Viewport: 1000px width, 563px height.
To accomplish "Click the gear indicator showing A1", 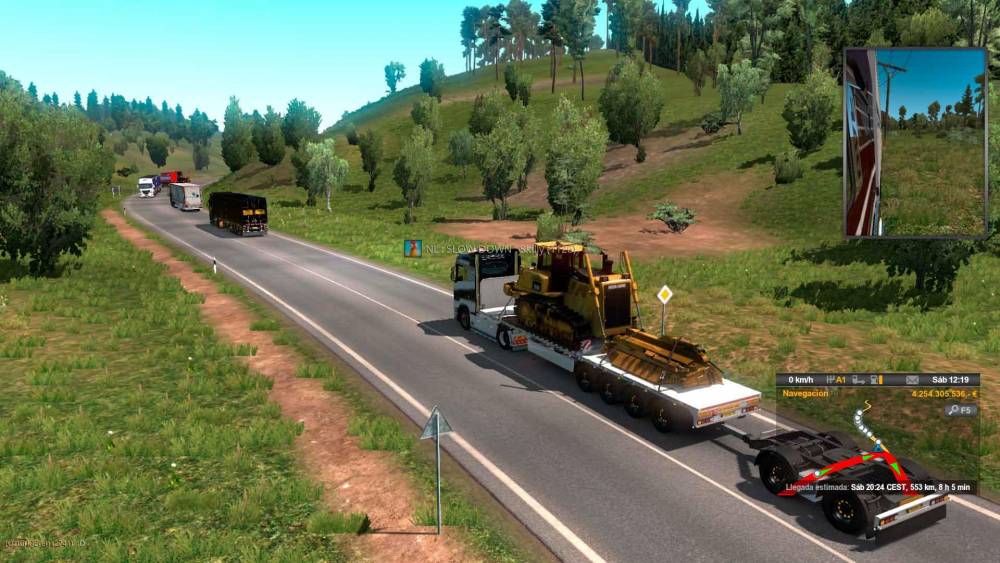I will 836,380.
